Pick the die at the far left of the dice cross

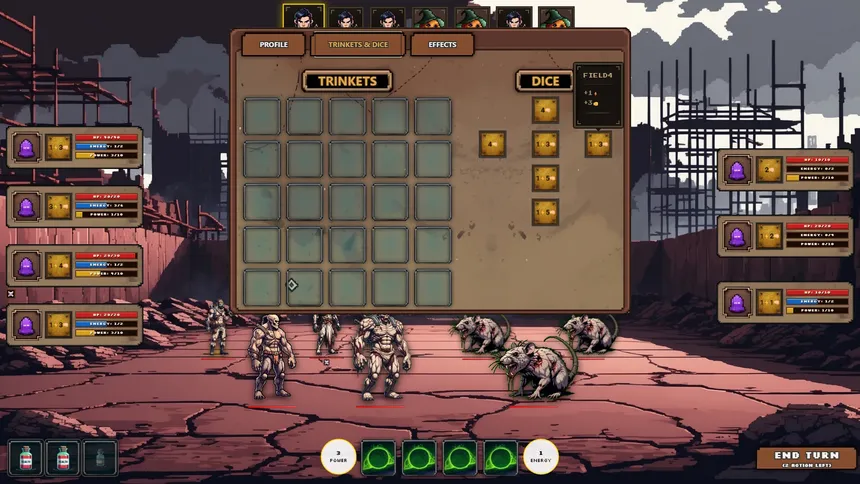pyautogui.click(x=492, y=144)
